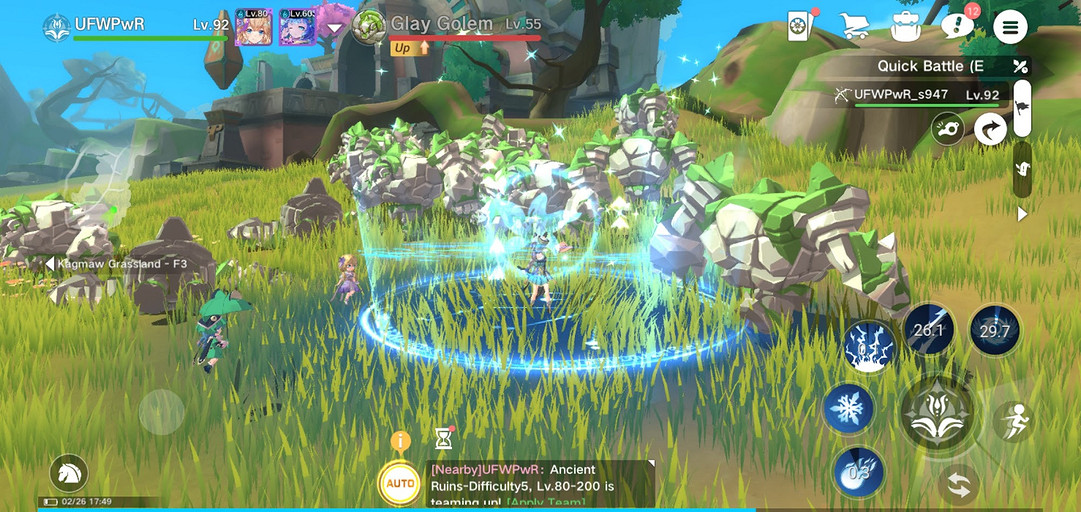Use the lightning strike skill
The width and height of the screenshot is (1081, 512).
click(x=868, y=346)
